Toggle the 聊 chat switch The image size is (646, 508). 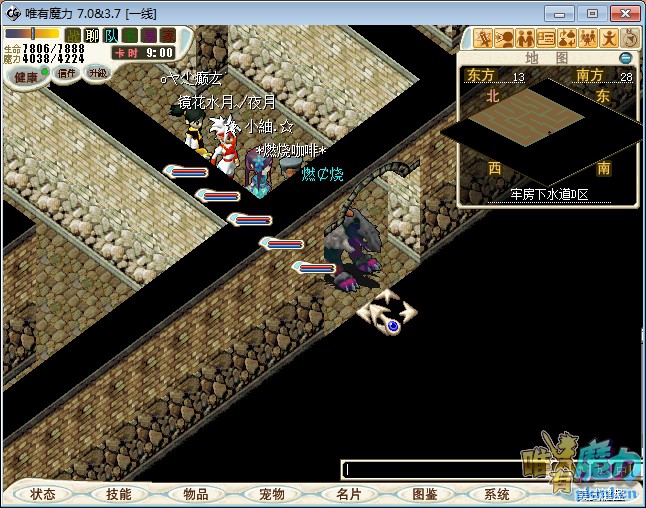(92, 36)
